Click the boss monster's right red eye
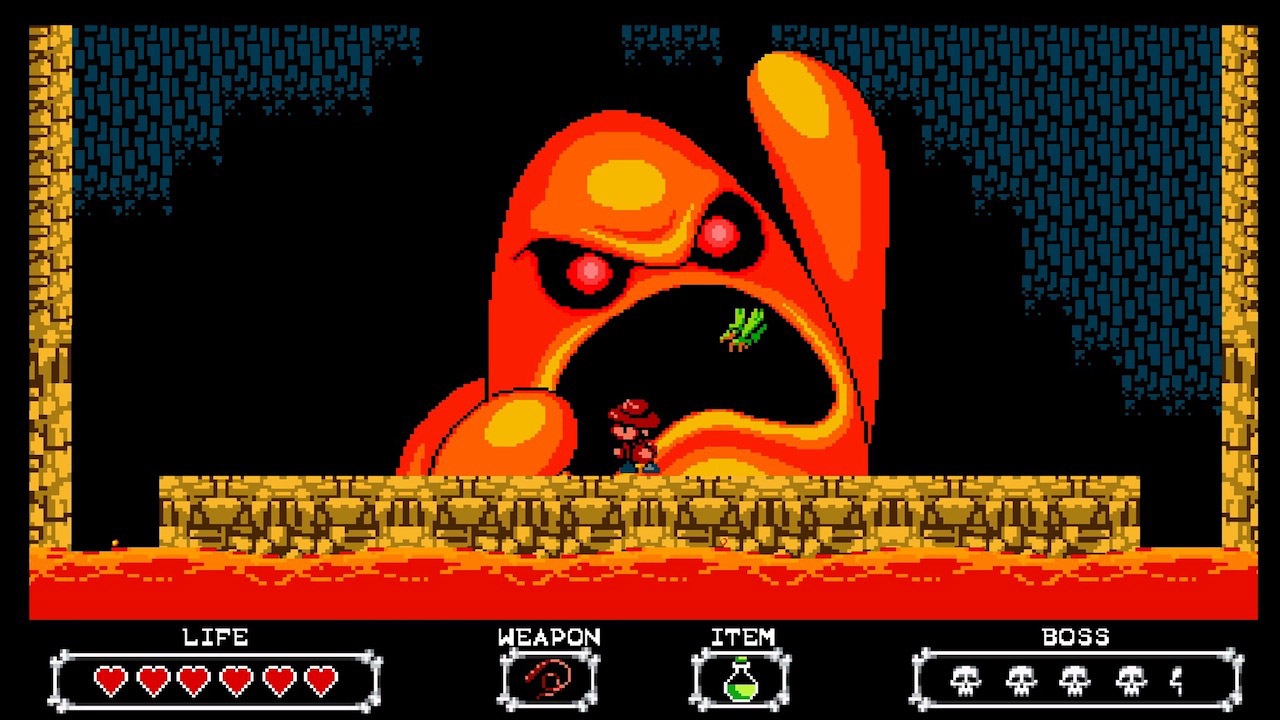Viewport: 1280px width, 720px height. pyautogui.click(x=717, y=234)
